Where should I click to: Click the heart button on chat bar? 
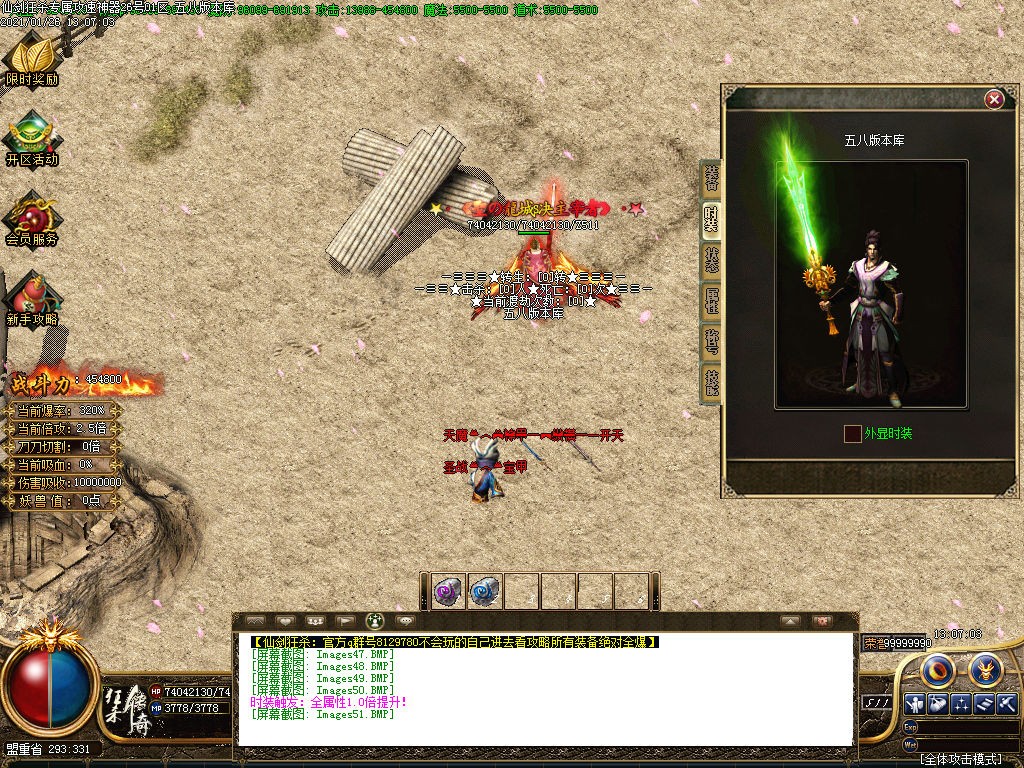[285, 621]
